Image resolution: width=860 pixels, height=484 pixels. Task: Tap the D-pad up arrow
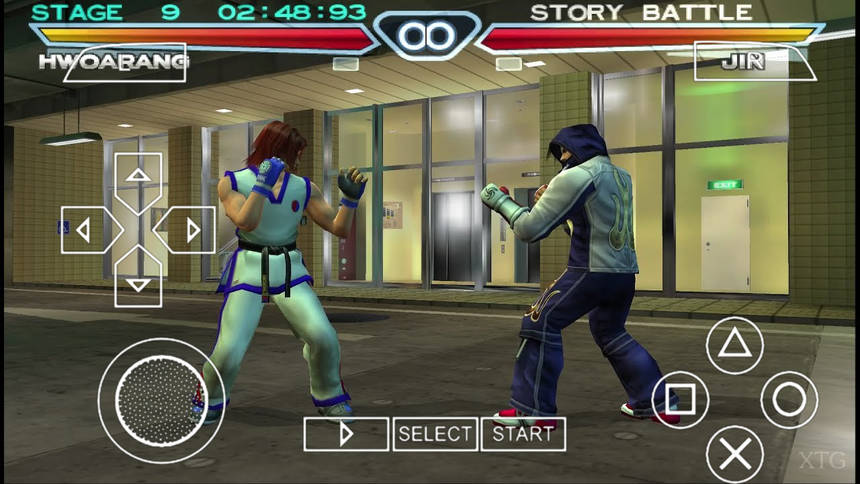point(138,176)
